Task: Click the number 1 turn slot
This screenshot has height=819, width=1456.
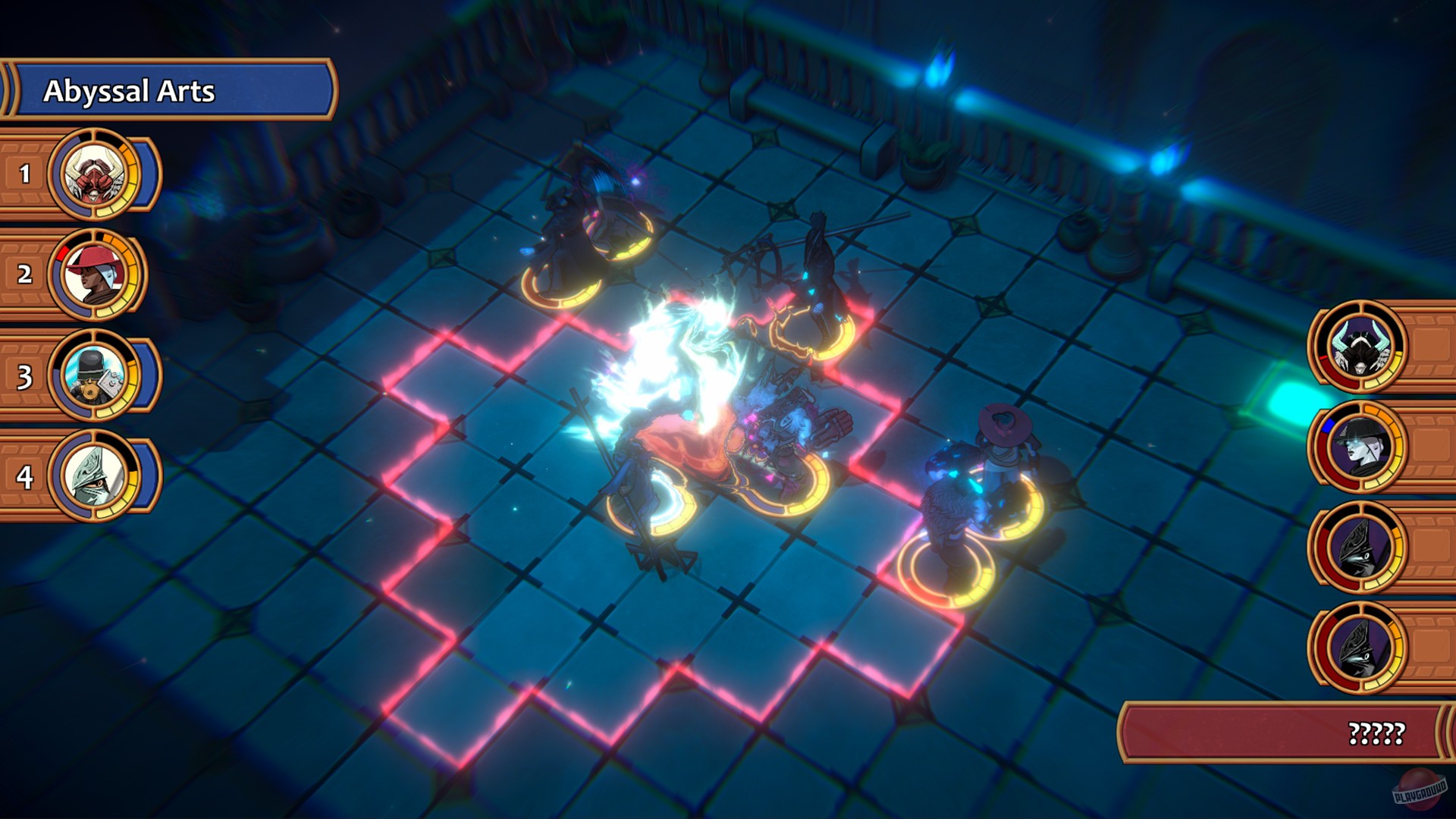Action: [25, 174]
